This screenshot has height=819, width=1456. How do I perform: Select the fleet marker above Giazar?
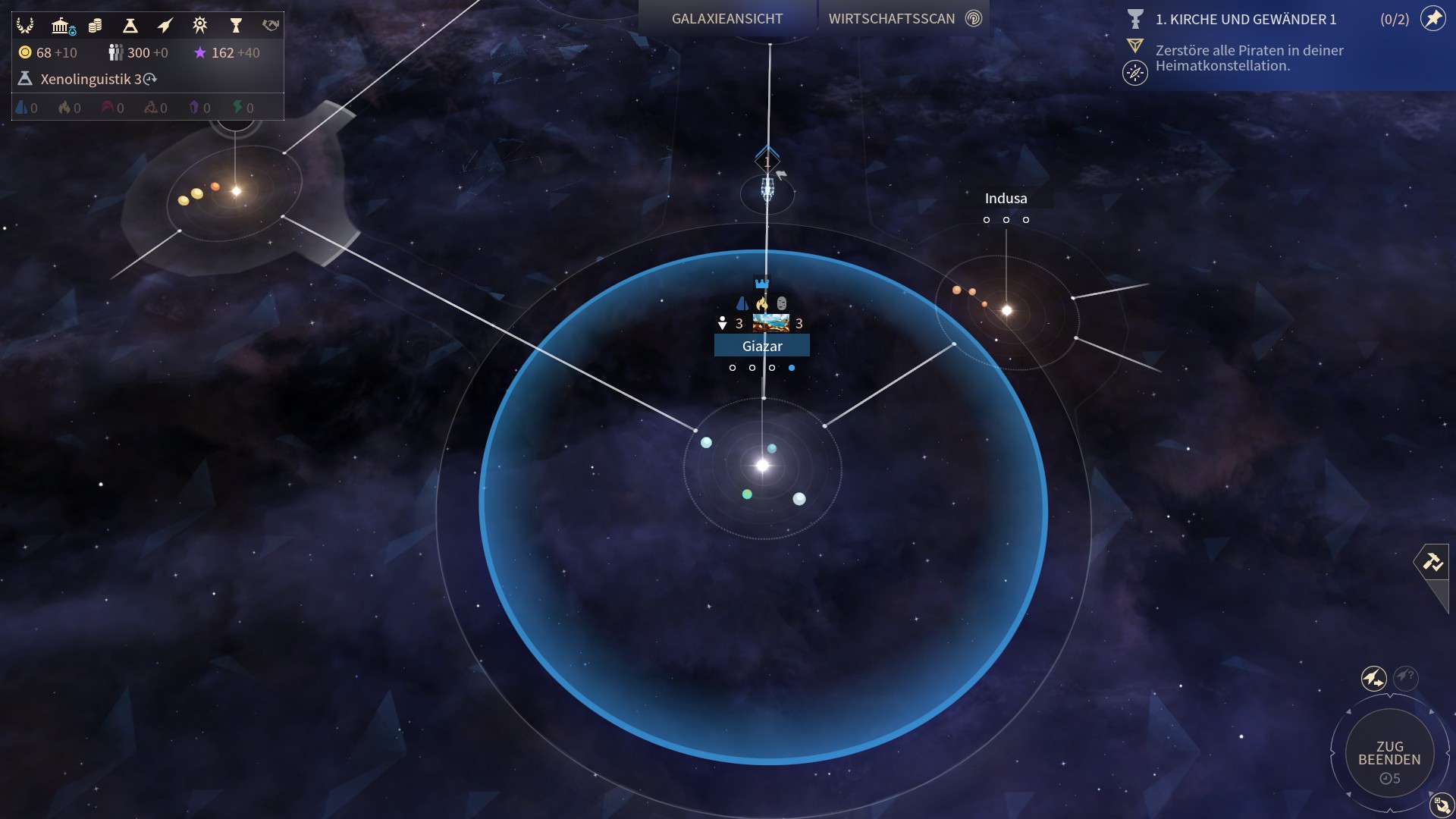click(x=767, y=188)
